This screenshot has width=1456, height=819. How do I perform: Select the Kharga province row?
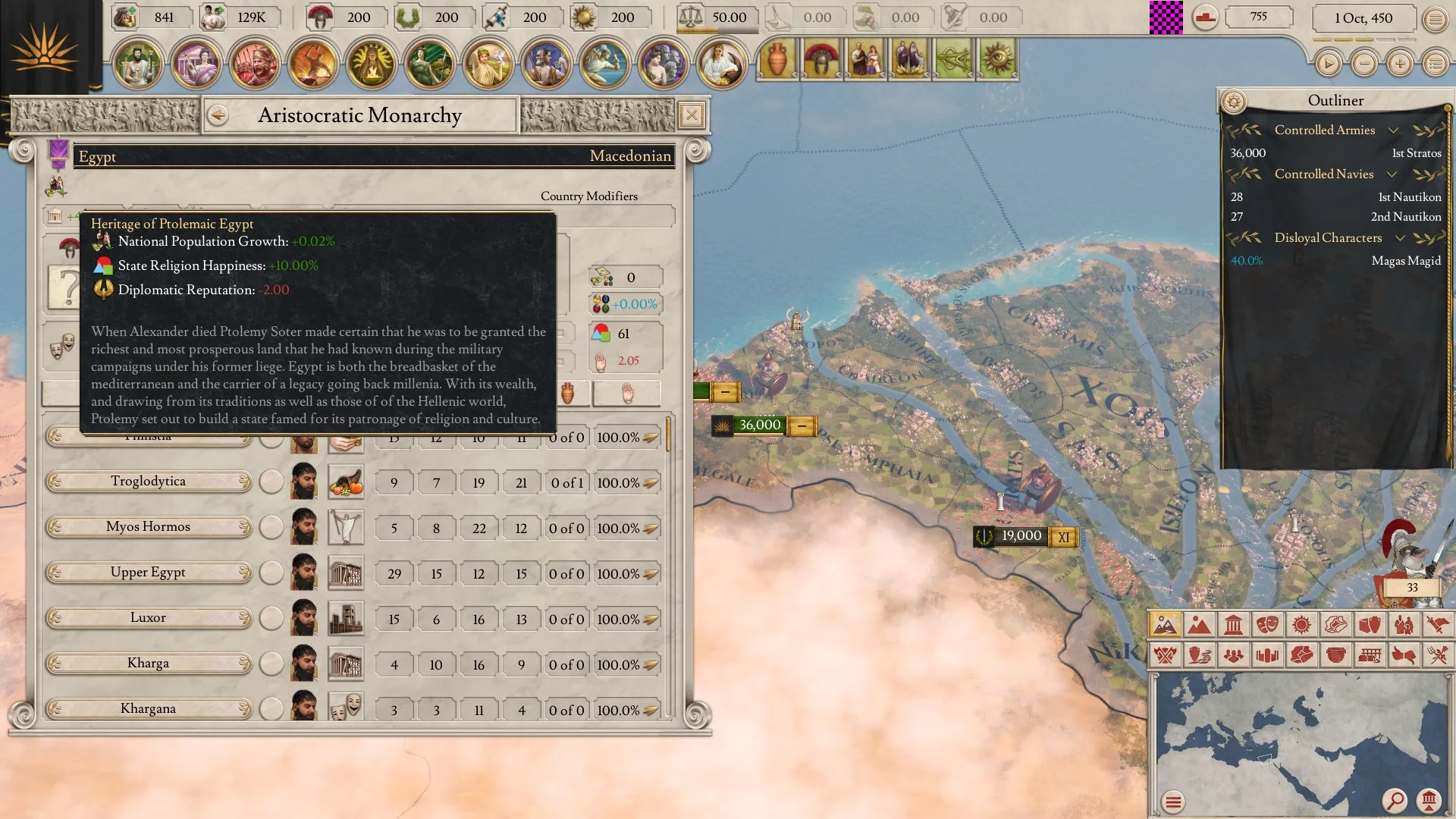pos(148,664)
